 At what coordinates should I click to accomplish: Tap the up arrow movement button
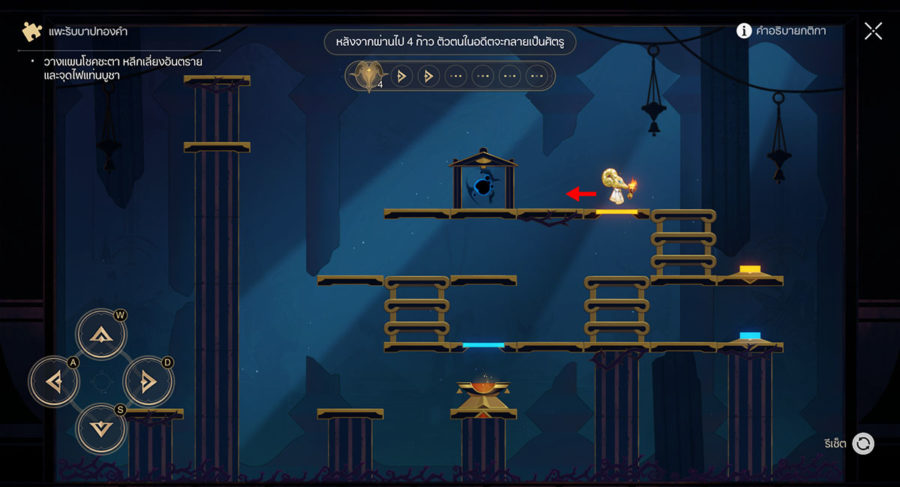[x=101, y=334]
